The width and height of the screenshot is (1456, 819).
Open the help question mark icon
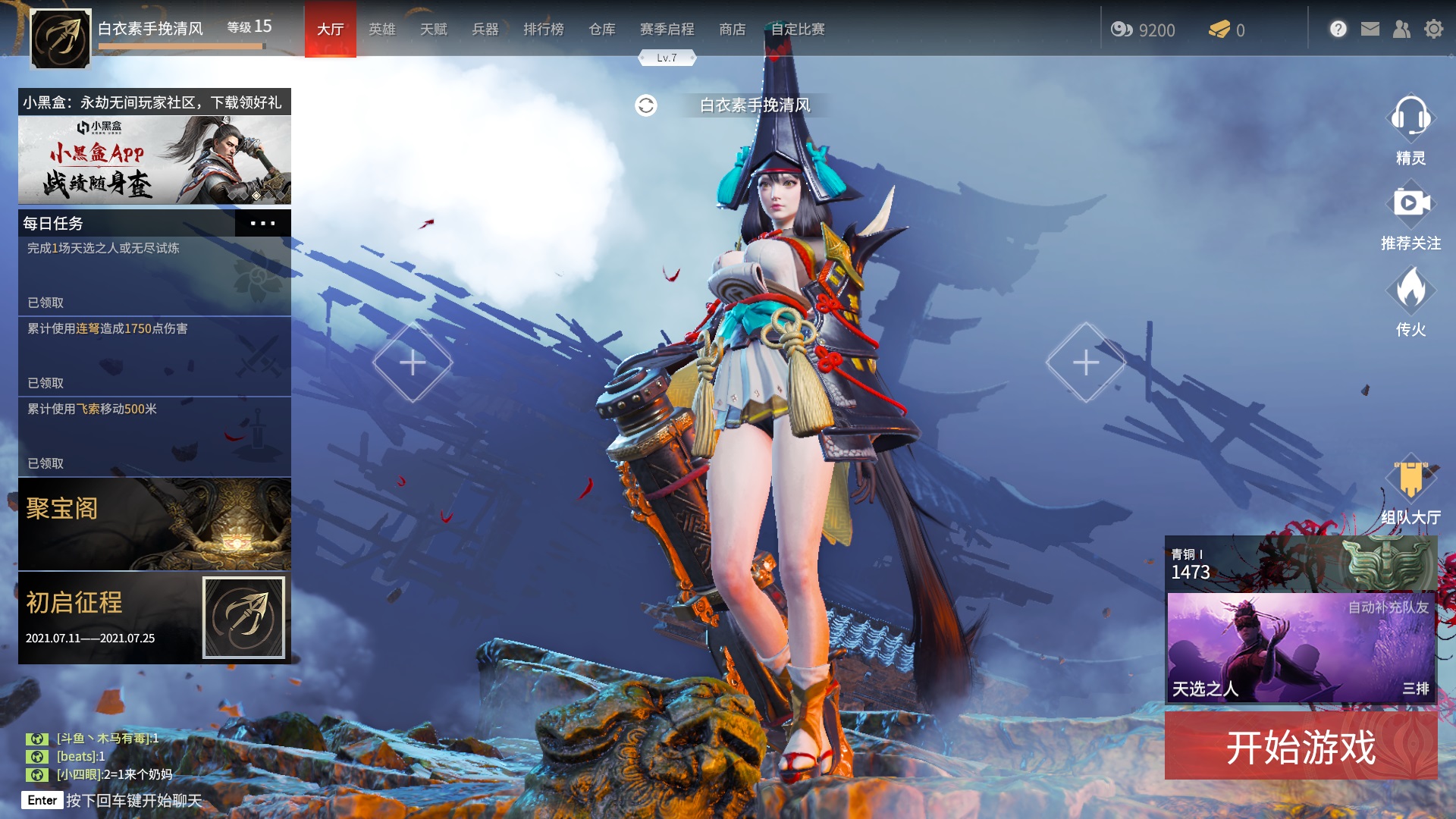coord(1338,28)
